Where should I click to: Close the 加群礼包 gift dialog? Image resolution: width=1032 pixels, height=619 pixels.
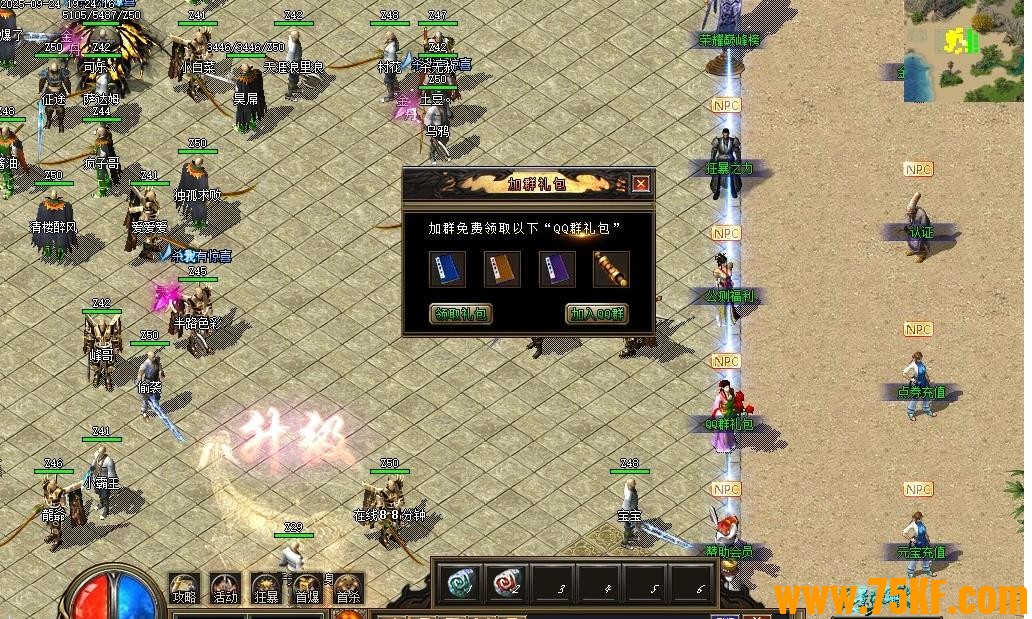(x=641, y=184)
